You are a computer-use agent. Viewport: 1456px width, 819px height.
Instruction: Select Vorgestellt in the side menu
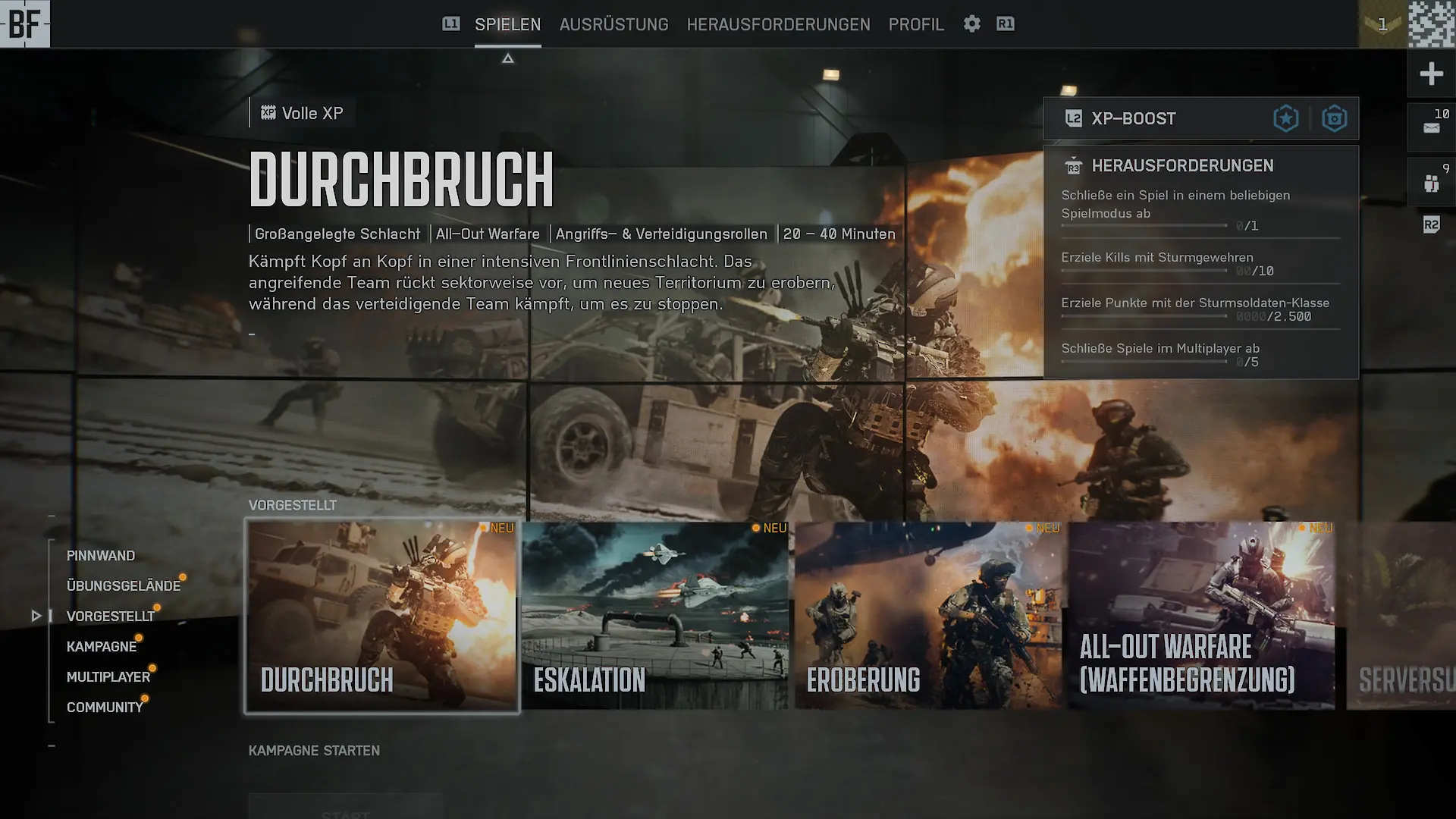110,617
